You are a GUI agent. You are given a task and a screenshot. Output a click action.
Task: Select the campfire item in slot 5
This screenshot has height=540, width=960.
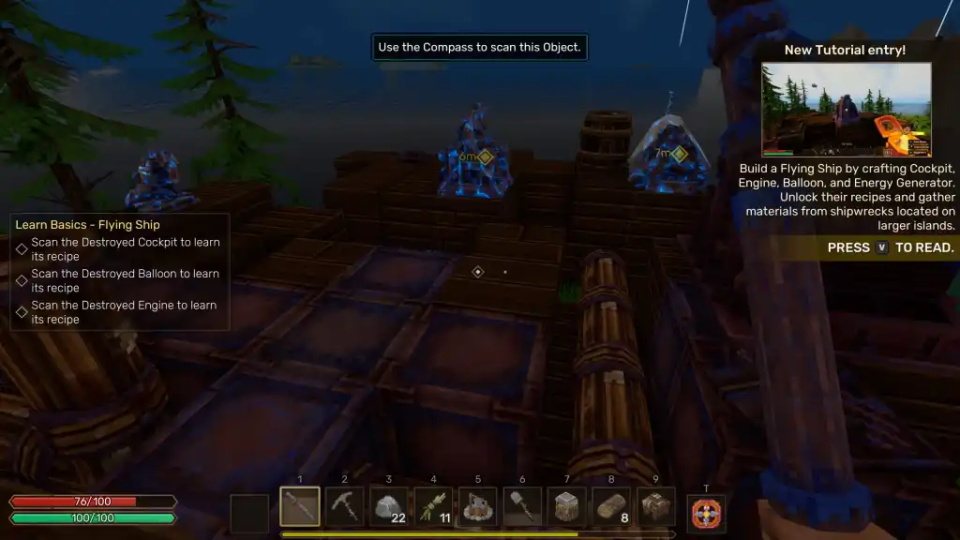[x=478, y=507]
